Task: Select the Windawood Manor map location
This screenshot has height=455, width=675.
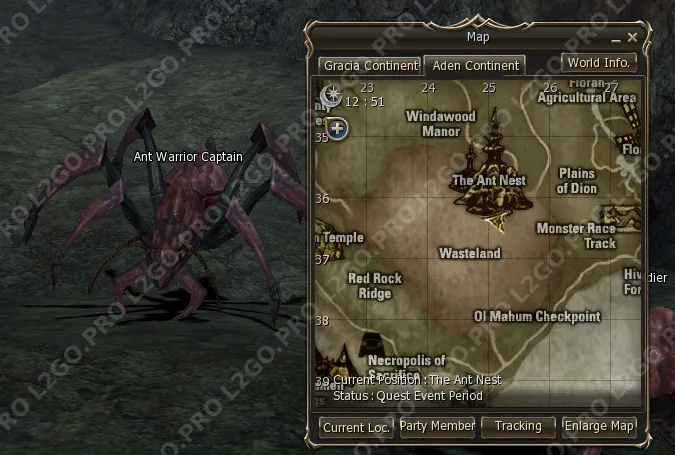Action: click(x=440, y=123)
